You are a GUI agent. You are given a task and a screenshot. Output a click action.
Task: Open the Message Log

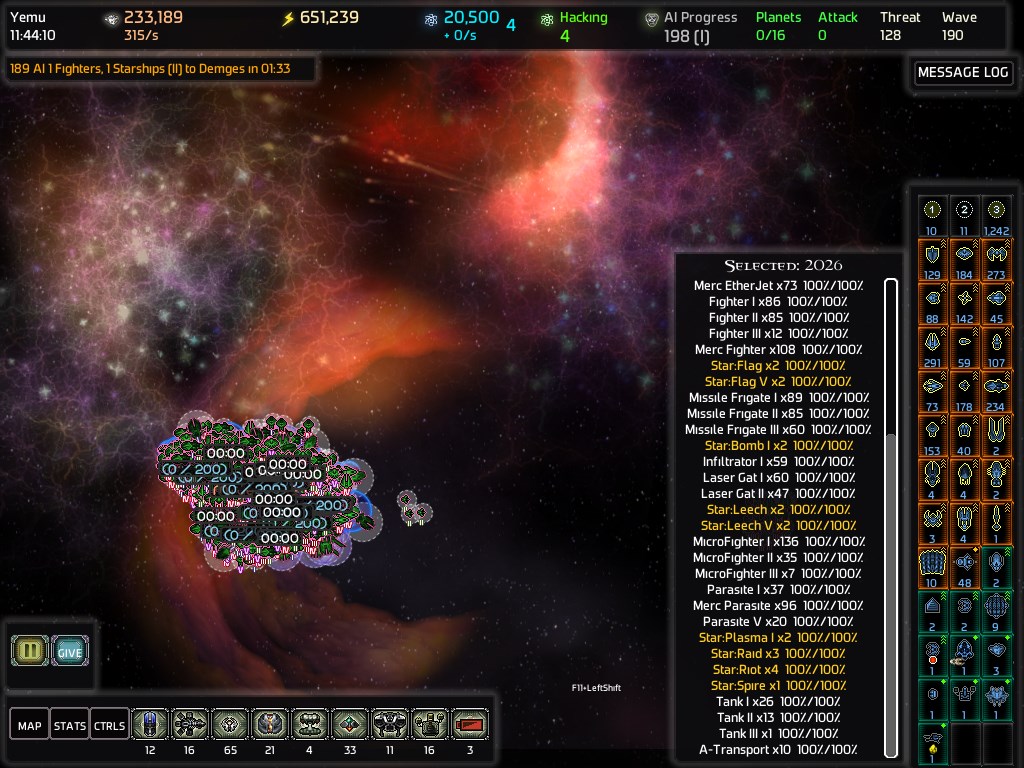[963, 72]
